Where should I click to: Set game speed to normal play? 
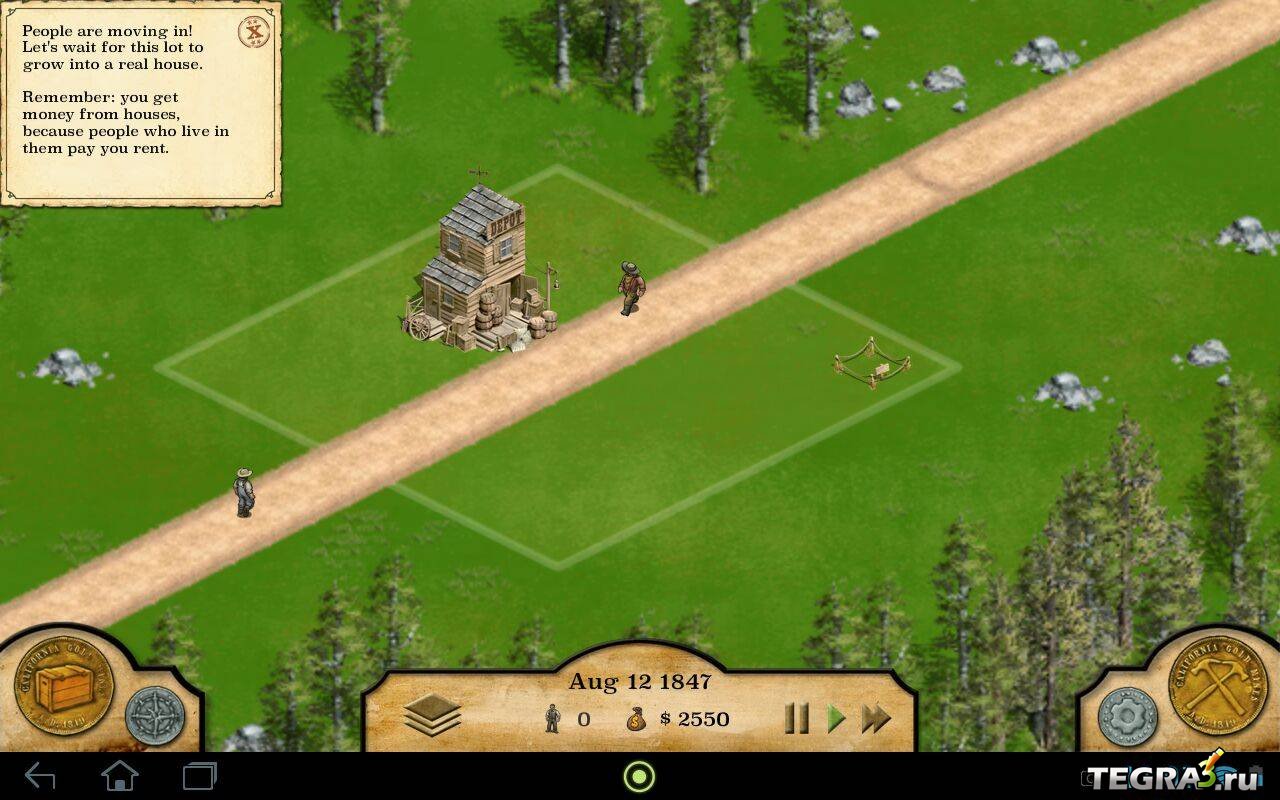tap(836, 718)
